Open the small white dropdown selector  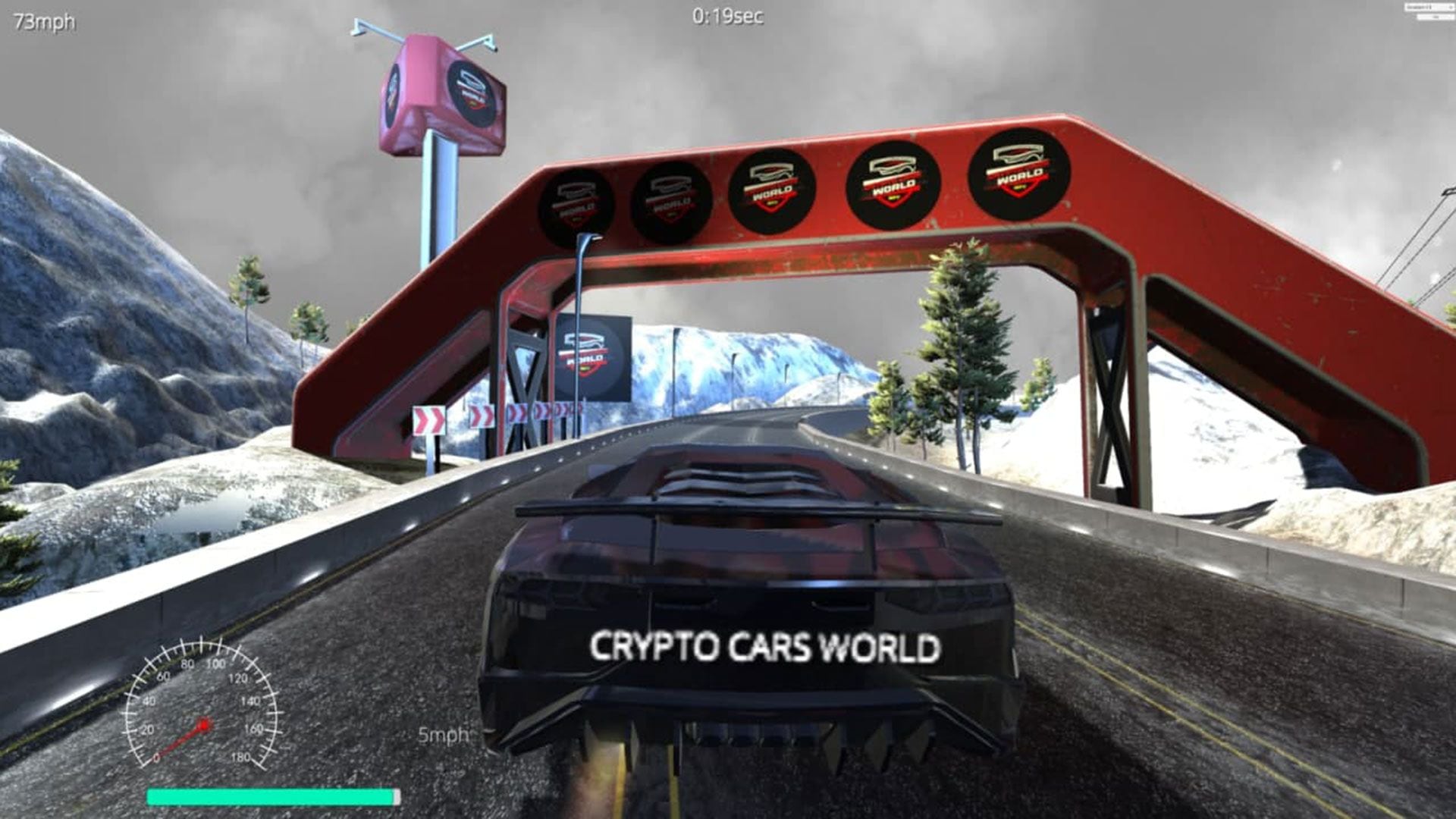[x=1429, y=8]
